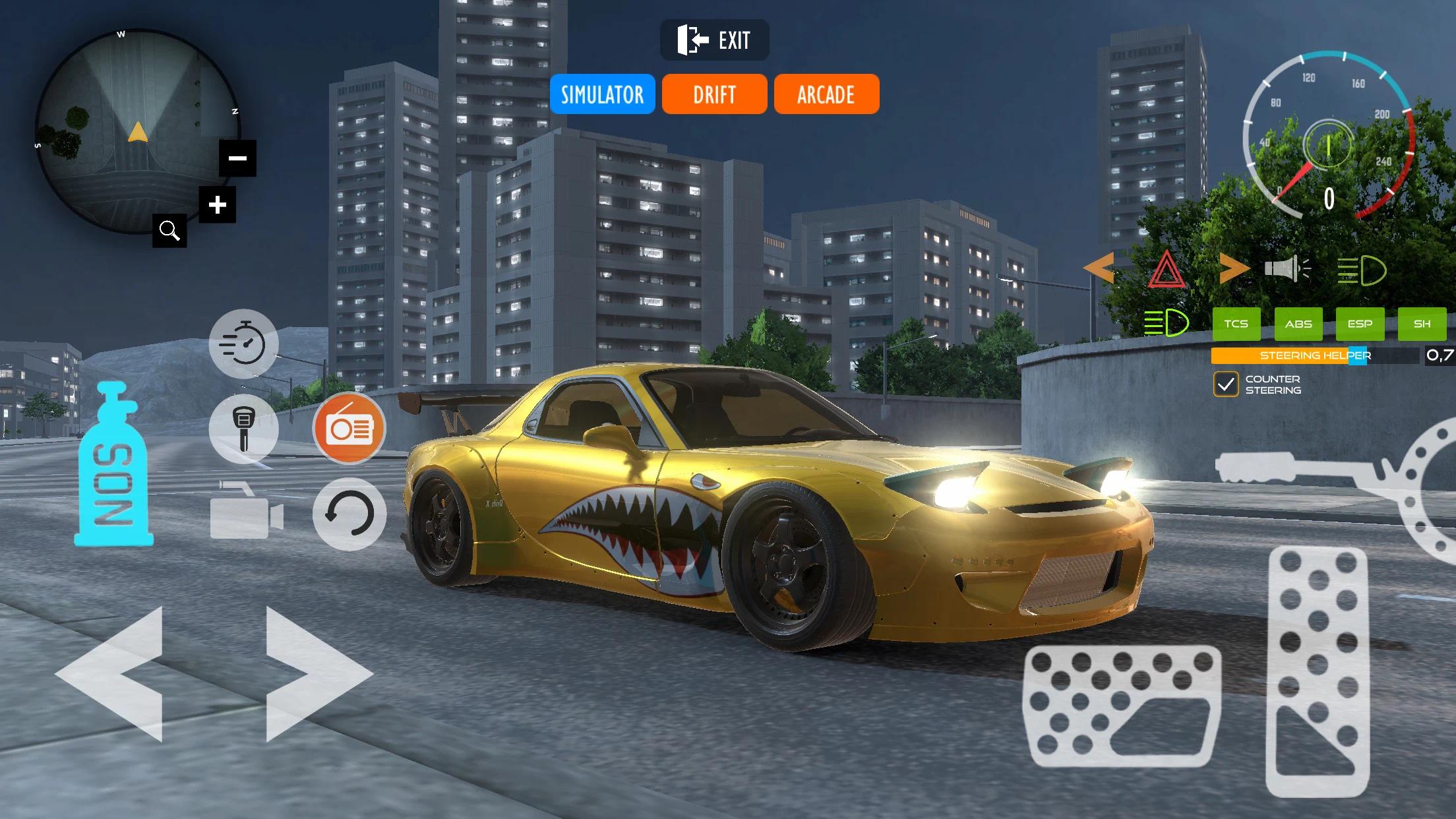Open the speed timer tool
The image size is (1456, 819).
[x=244, y=343]
